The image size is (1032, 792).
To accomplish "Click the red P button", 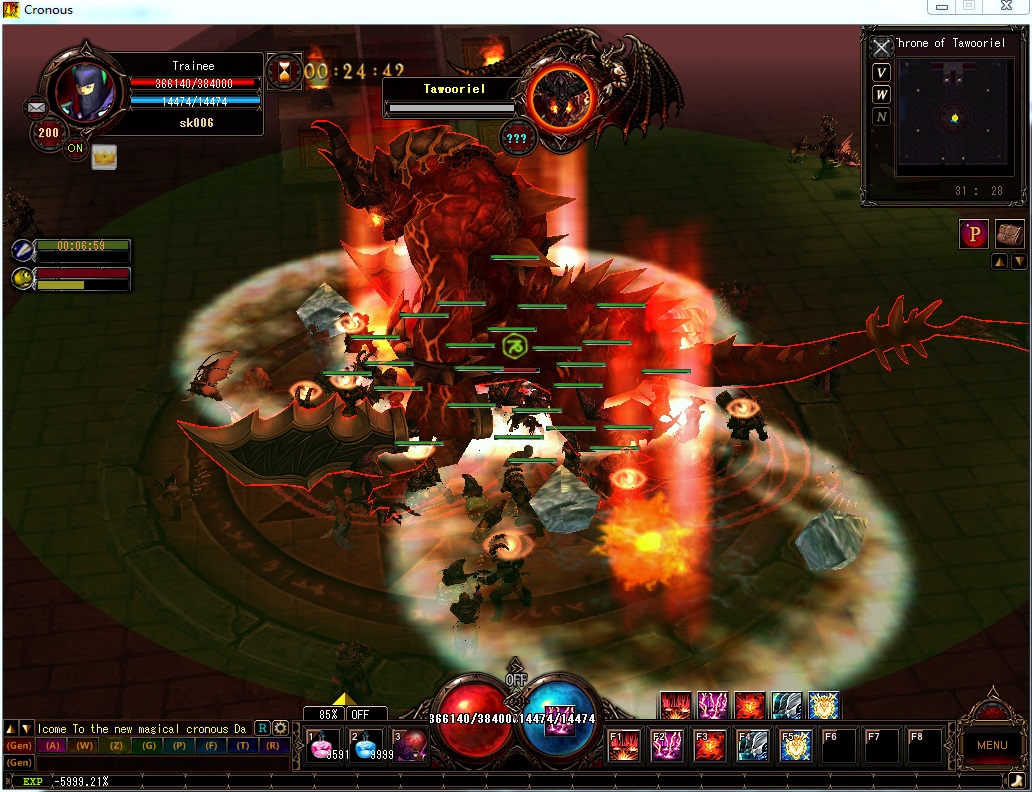I will click(x=974, y=234).
